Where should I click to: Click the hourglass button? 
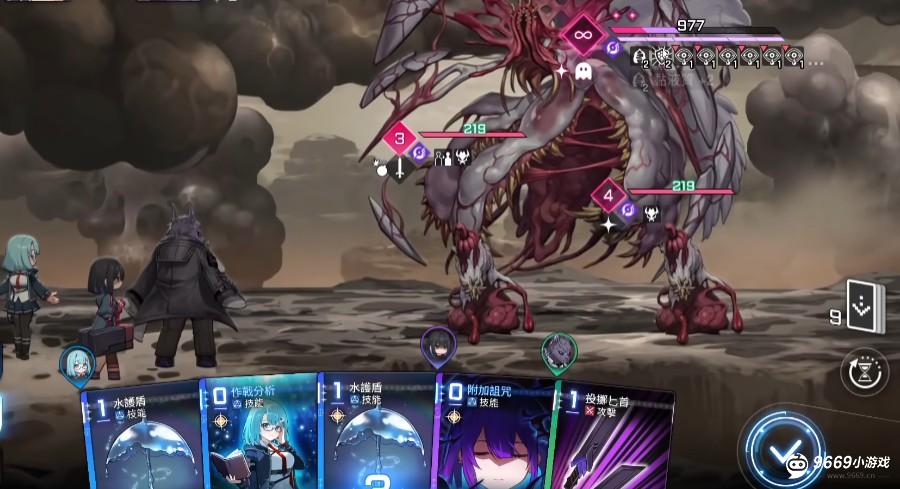(x=864, y=370)
